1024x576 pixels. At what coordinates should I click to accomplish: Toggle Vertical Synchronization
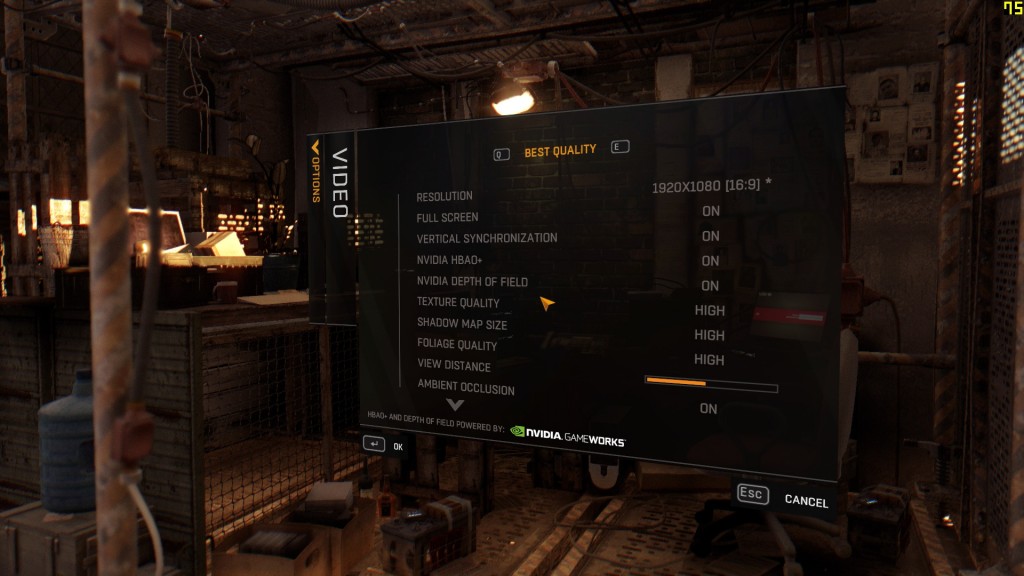[x=711, y=236]
